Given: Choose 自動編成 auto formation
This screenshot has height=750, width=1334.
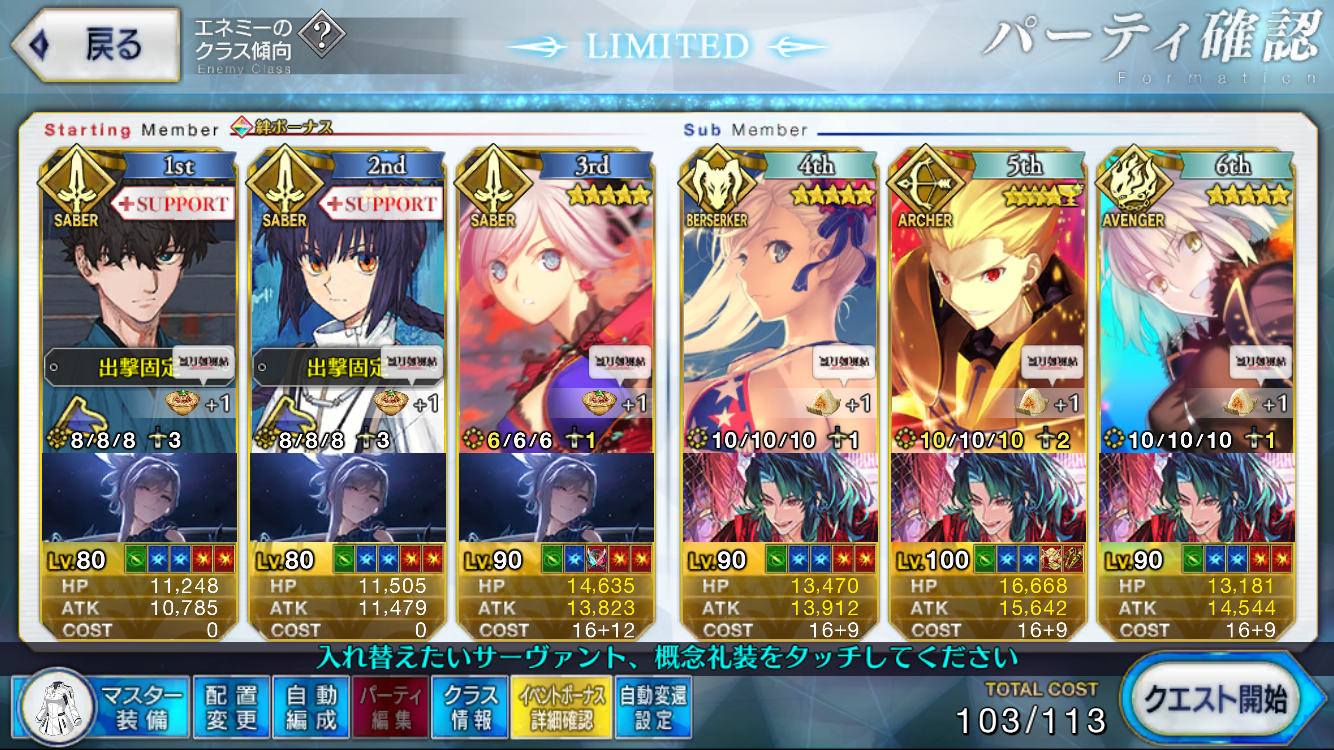Looking at the screenshot, I should (311, 706).
